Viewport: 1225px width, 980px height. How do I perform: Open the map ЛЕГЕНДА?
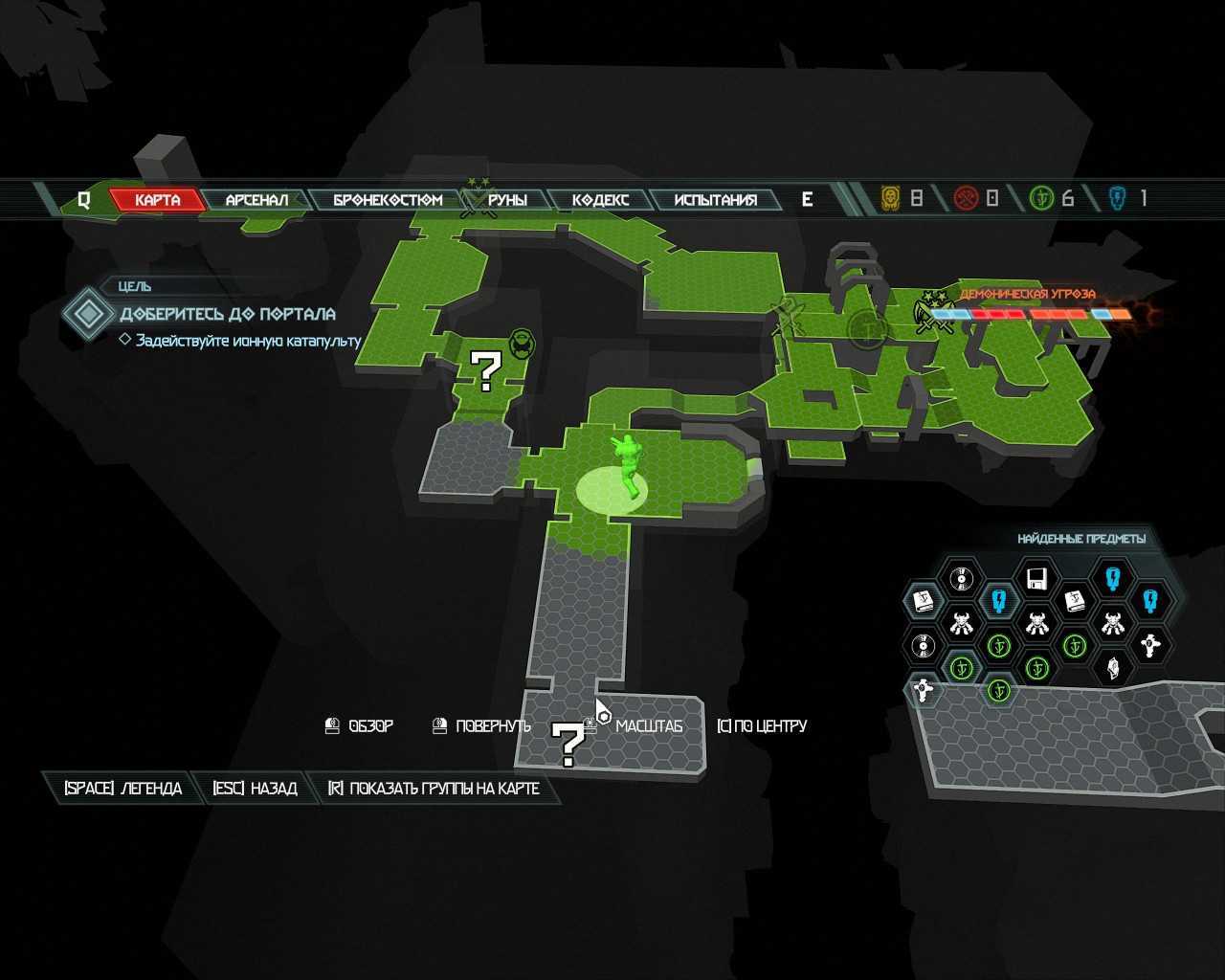tap(122, 789)
